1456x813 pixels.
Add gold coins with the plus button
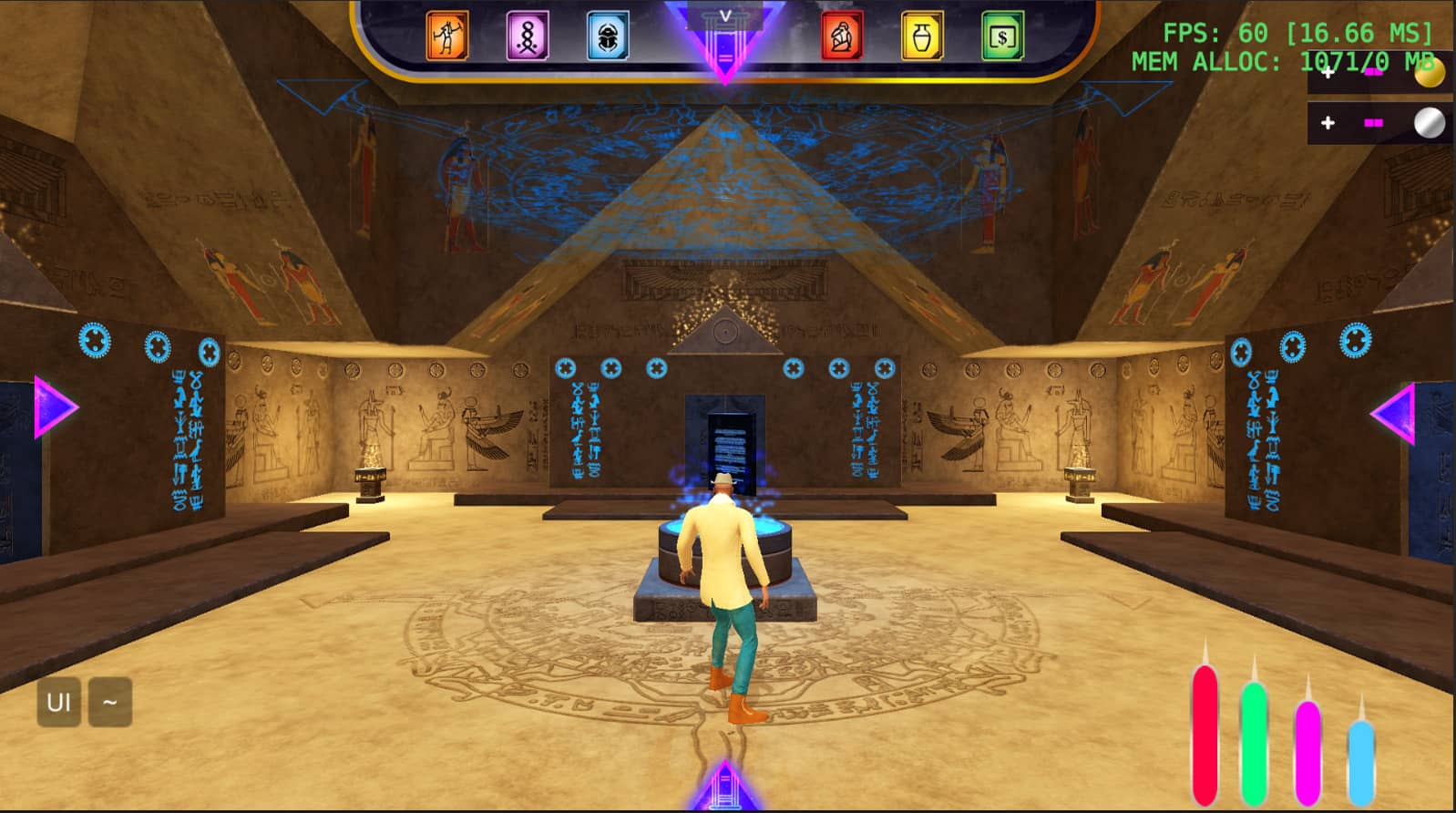tap(1328, 73)
